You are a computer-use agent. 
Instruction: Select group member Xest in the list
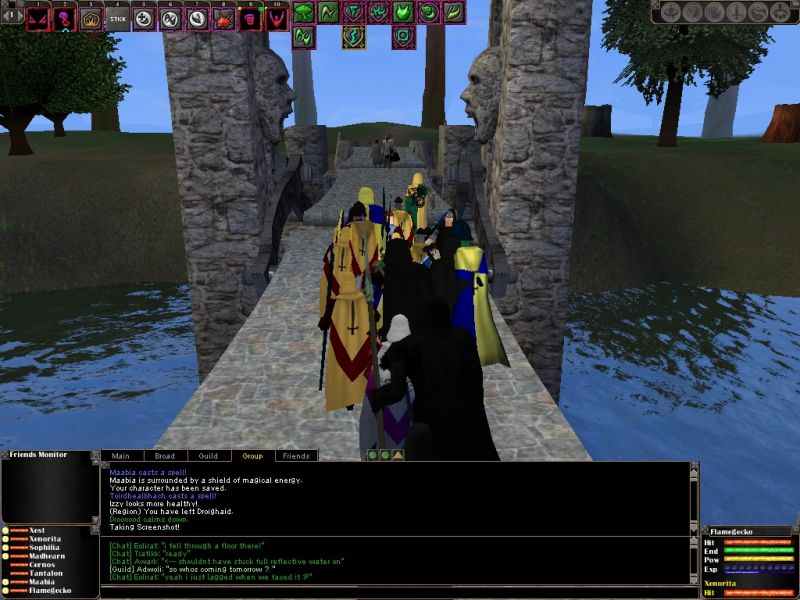click(37, 530)
